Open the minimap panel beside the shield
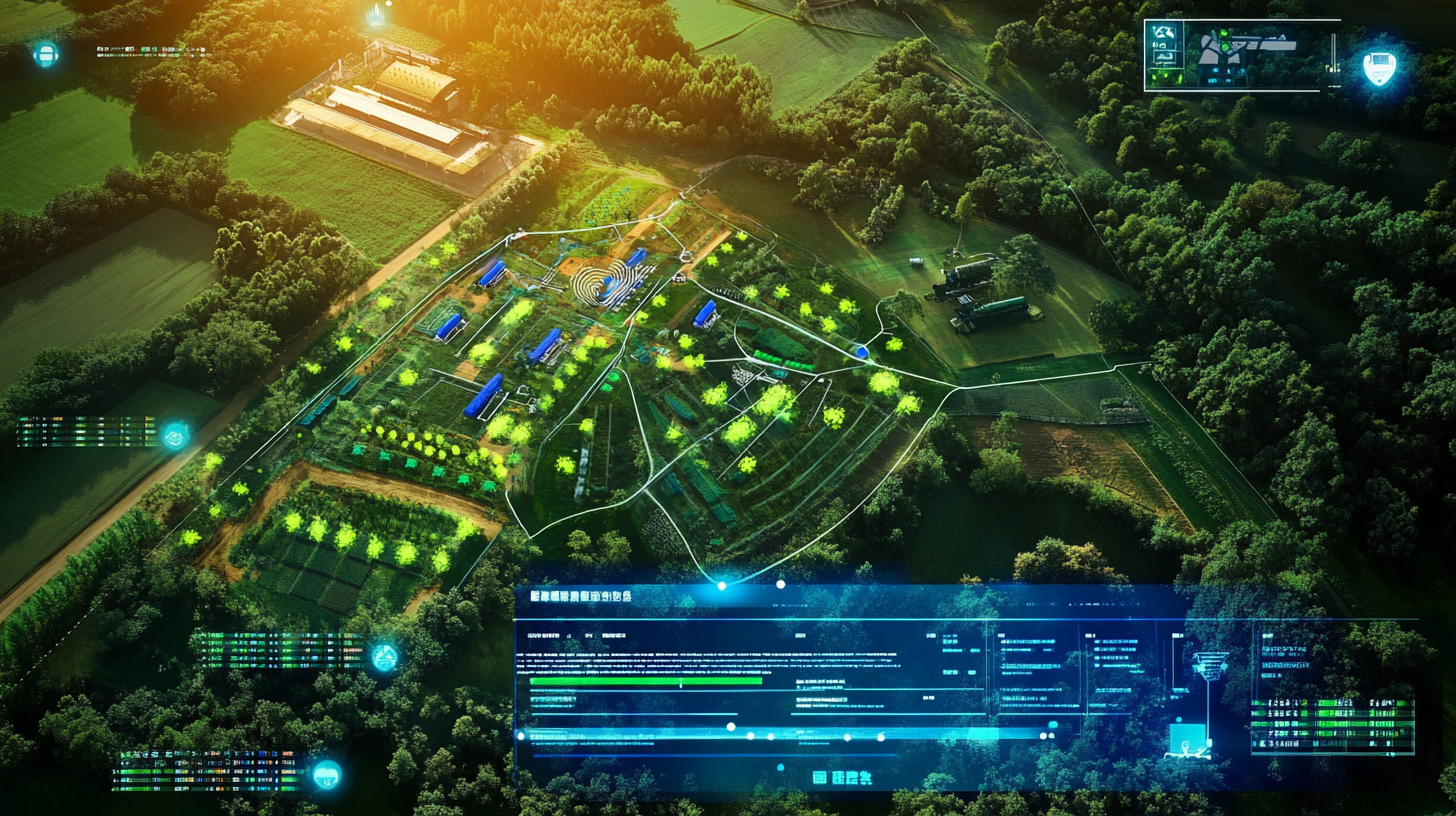Image resolution: width=1456 pixels, height=816 pixels. [x=1241, y=55]
